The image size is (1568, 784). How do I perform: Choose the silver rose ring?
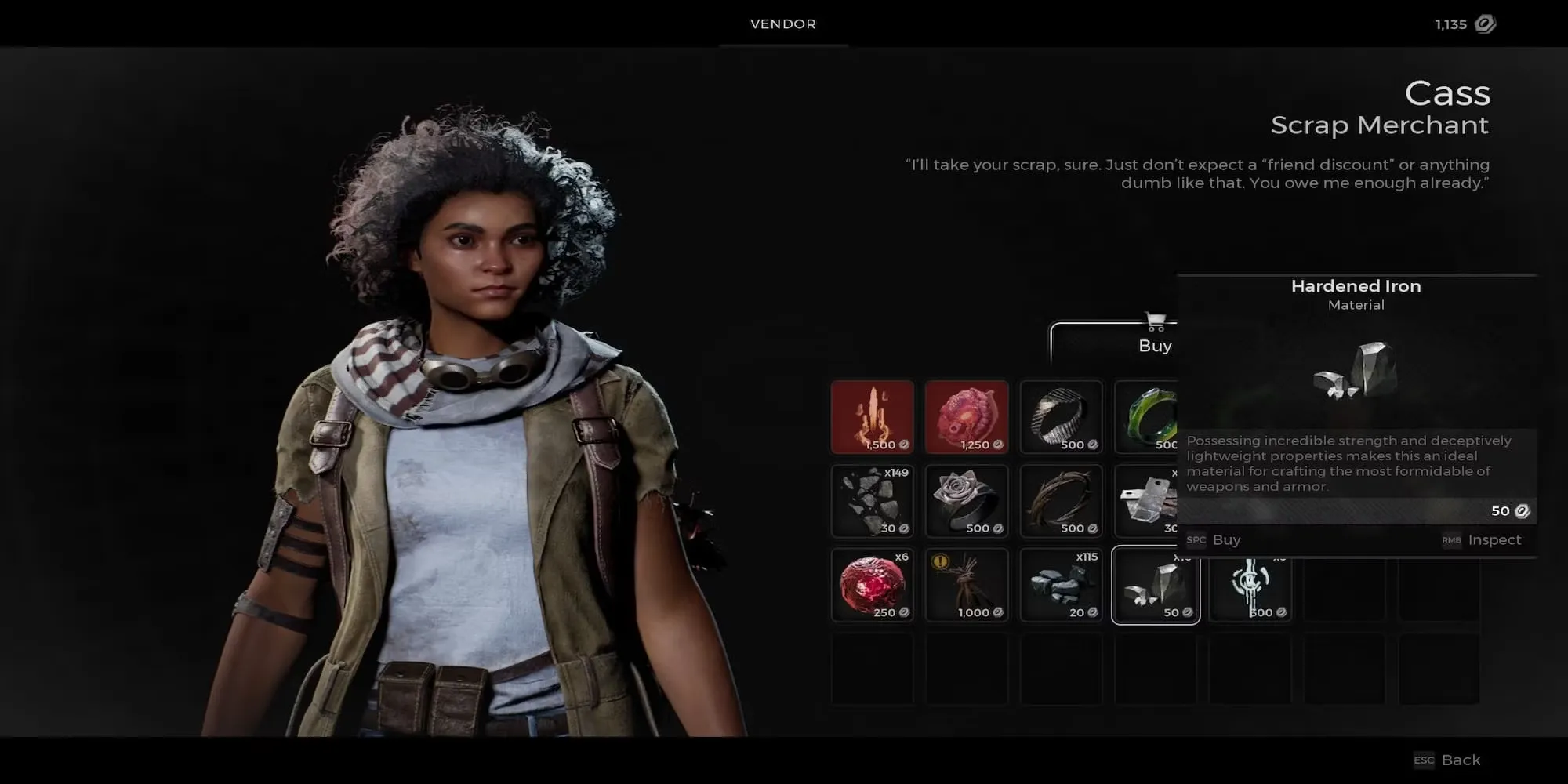(x=967, y=501)
